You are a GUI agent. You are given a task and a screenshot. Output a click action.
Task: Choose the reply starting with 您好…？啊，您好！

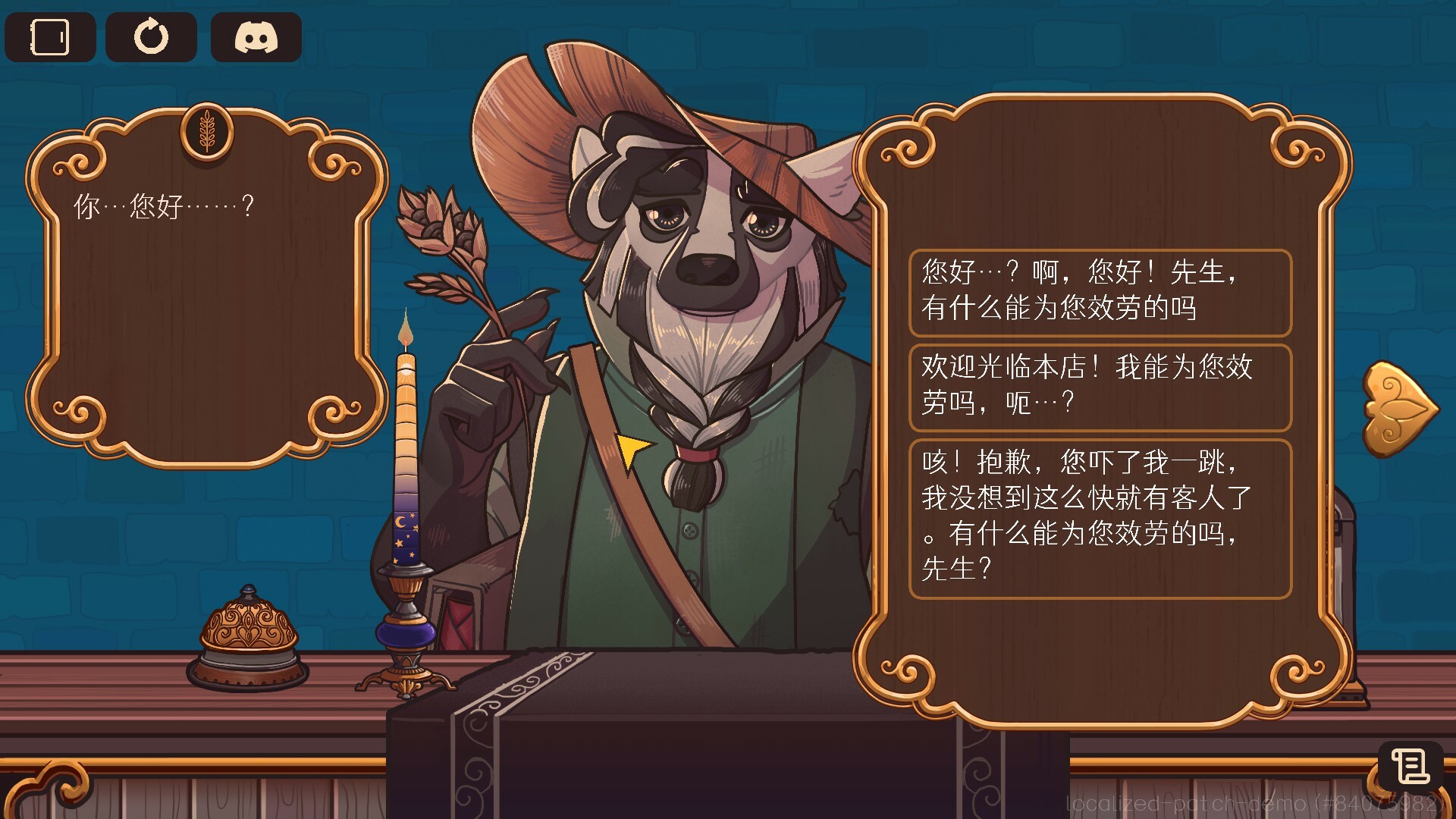click(1100, 293)
